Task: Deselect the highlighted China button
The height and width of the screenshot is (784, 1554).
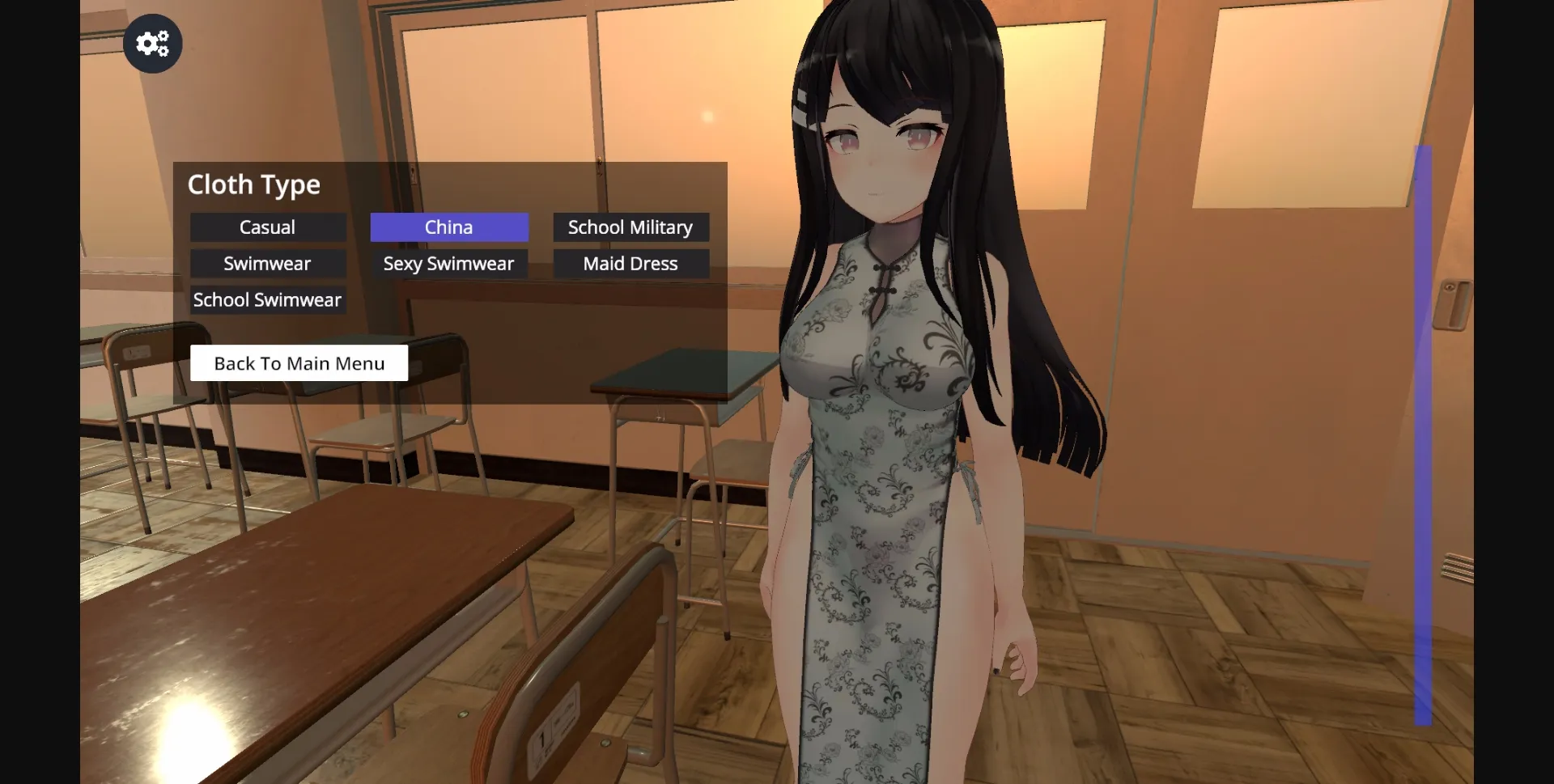Action: (449, 227)
